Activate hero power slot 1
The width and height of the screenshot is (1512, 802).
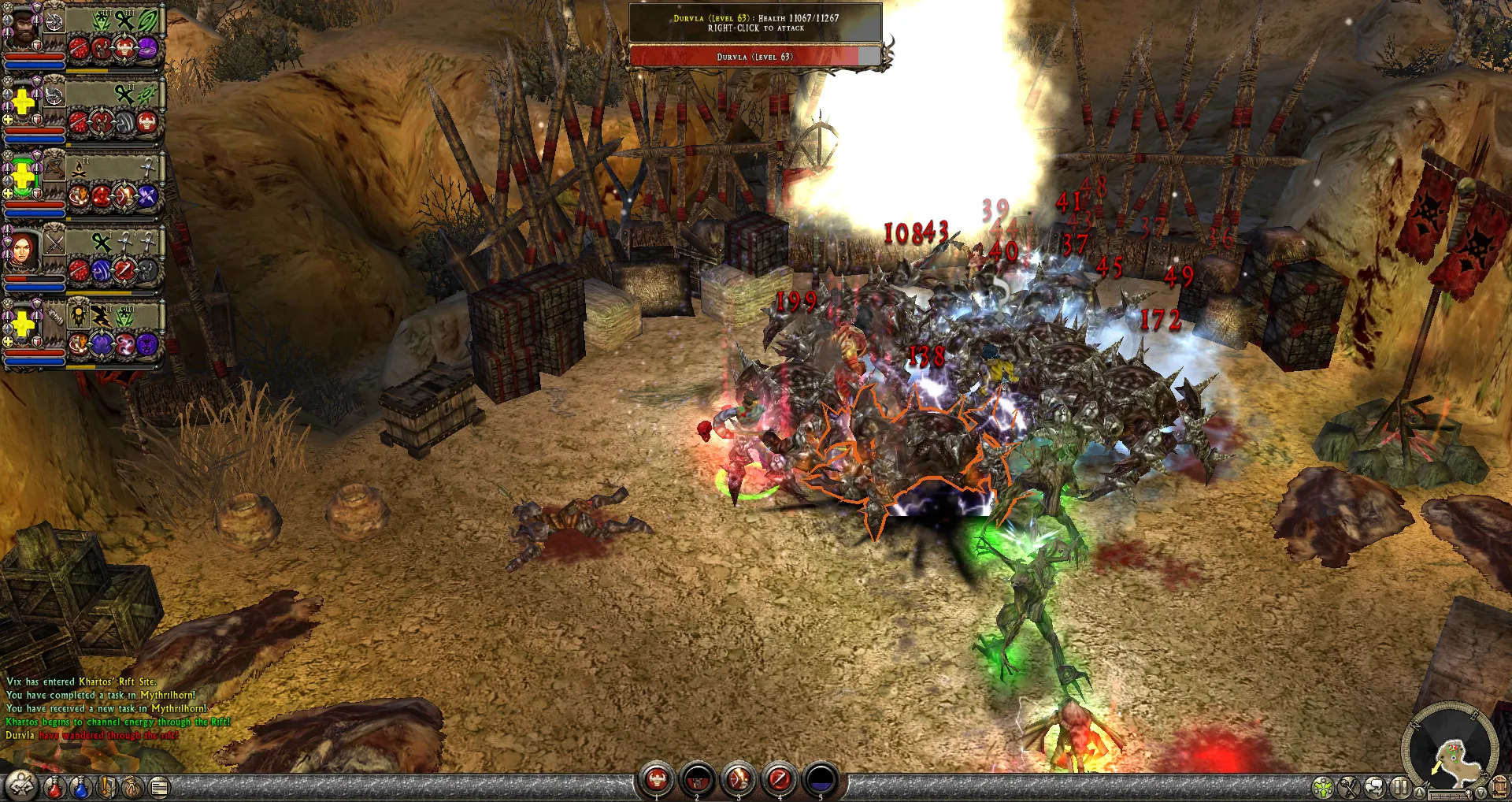(x=656, y=780)
